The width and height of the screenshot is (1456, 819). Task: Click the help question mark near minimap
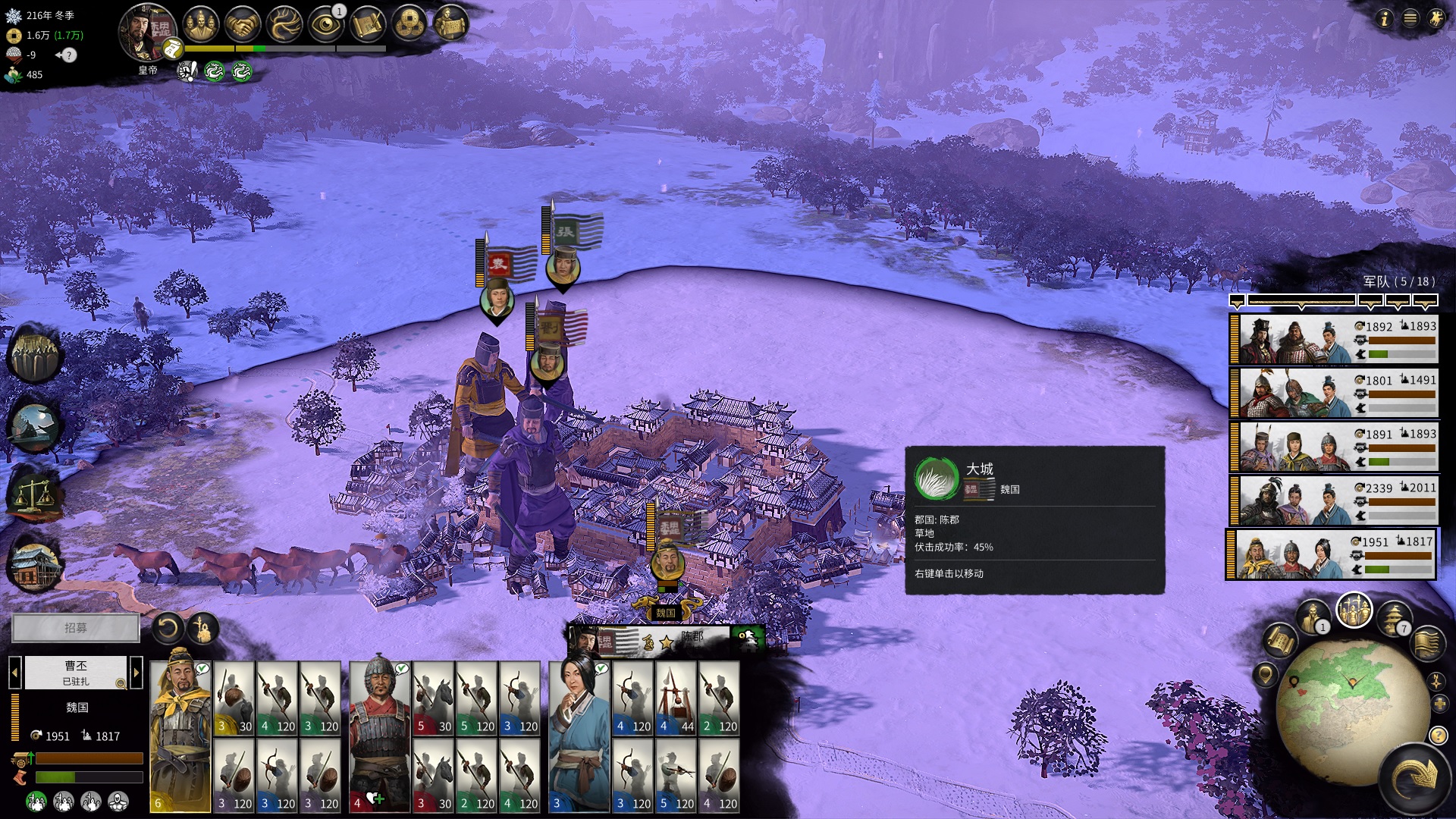1438,735
